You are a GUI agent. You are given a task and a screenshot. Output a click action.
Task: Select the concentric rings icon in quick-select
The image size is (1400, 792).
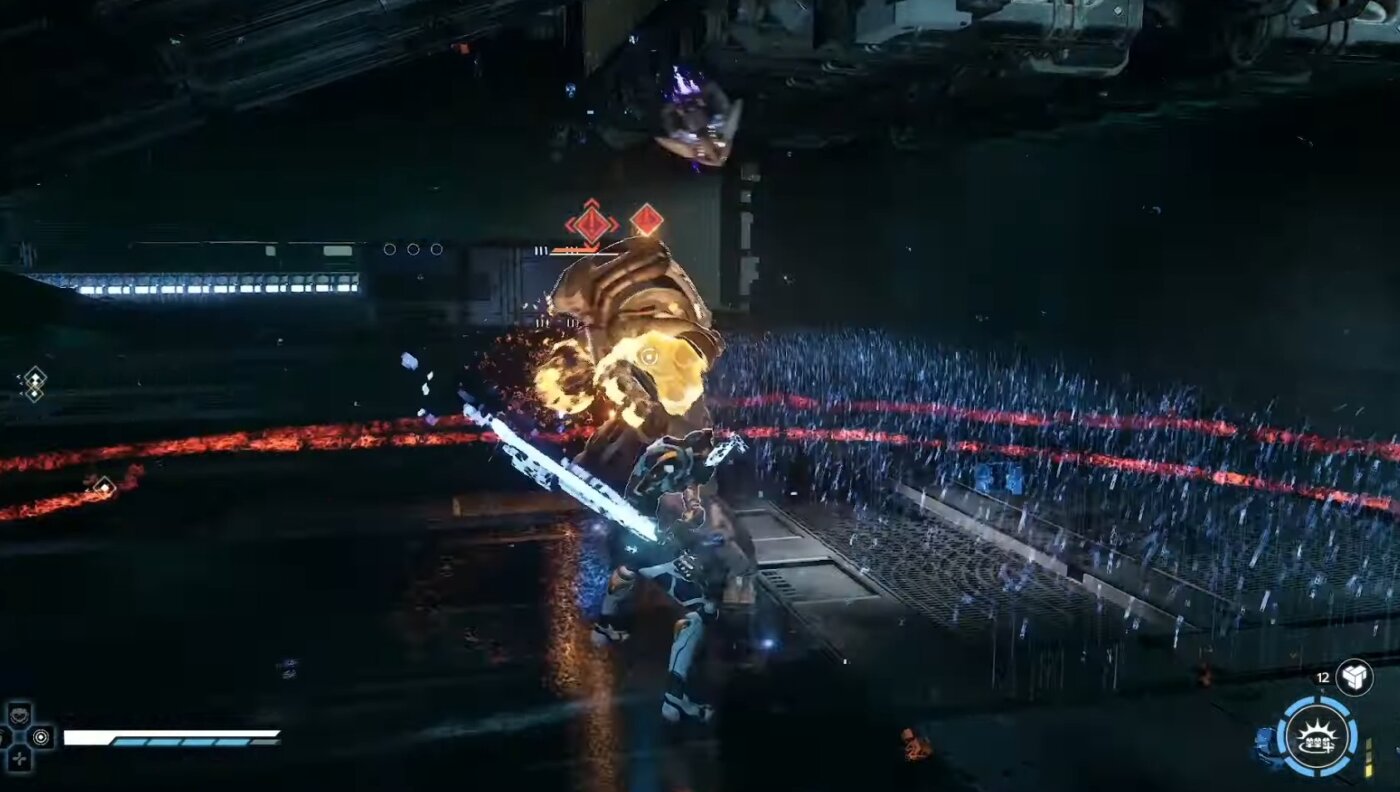click(x=41, y=737)
